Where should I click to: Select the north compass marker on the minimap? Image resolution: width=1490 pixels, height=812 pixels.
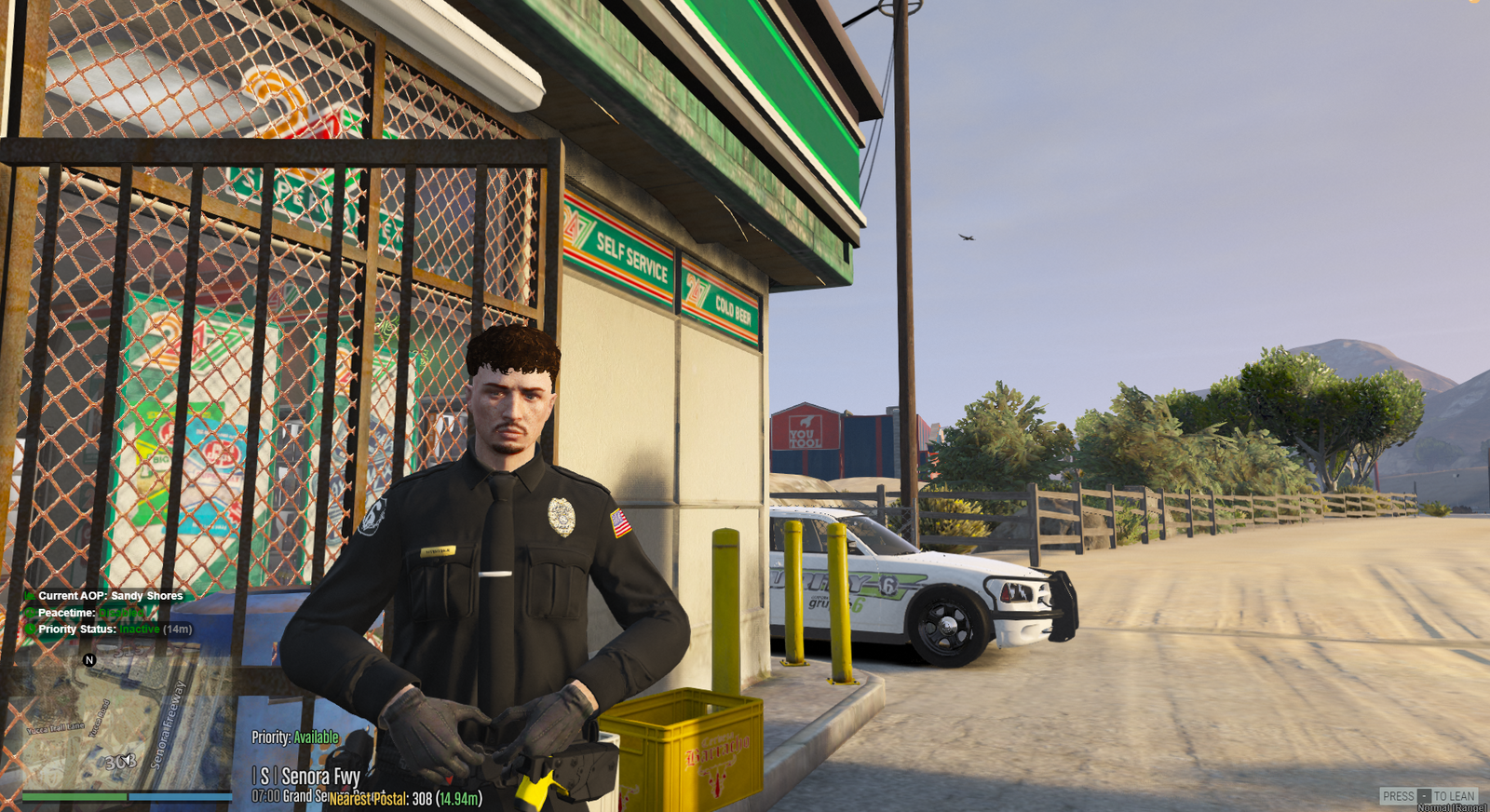(89, 659)
